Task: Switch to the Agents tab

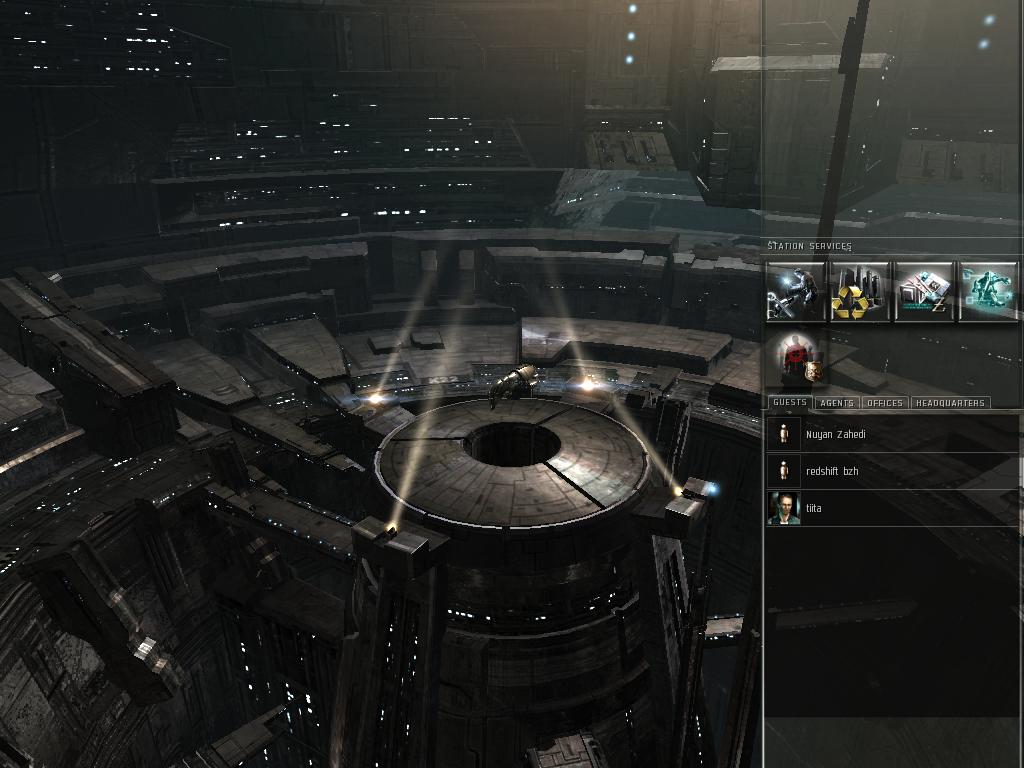Action: tap(836, 403)
